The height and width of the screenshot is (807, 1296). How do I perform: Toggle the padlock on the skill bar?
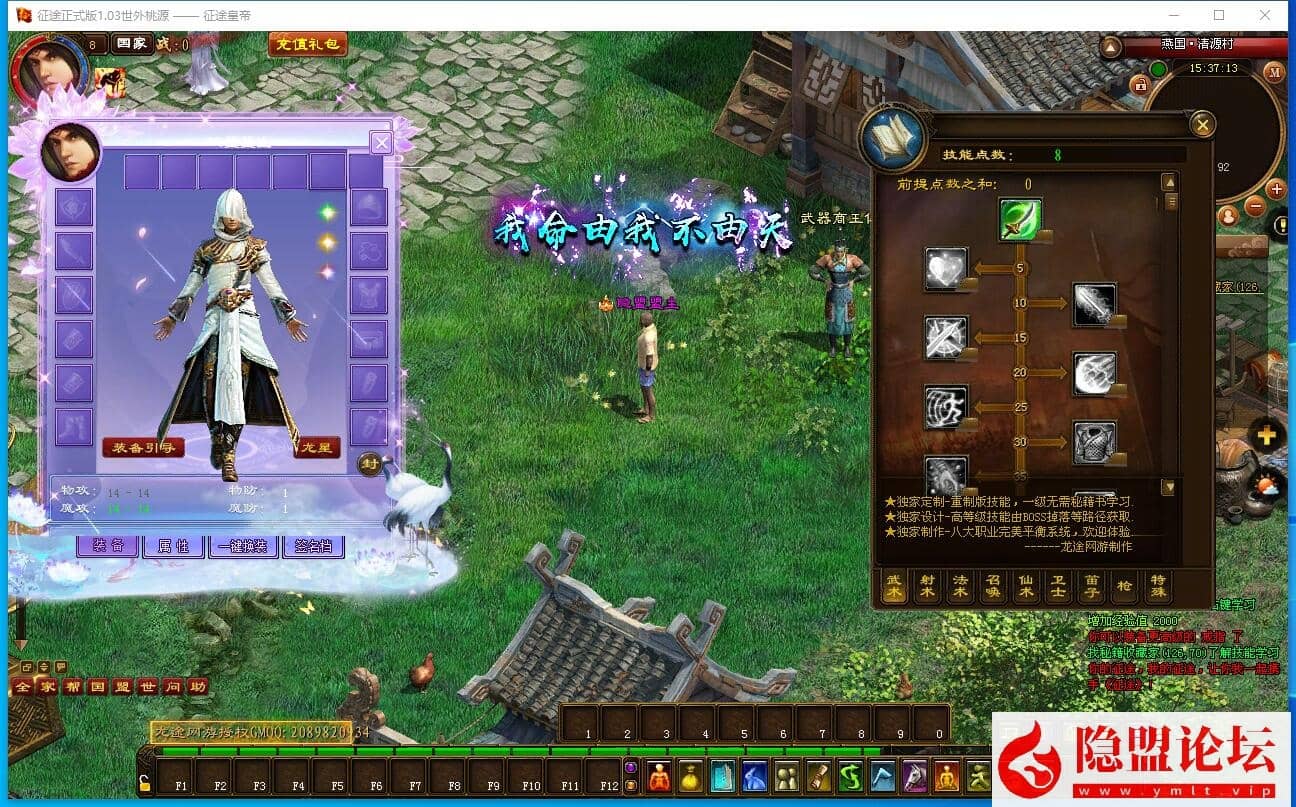145,784
